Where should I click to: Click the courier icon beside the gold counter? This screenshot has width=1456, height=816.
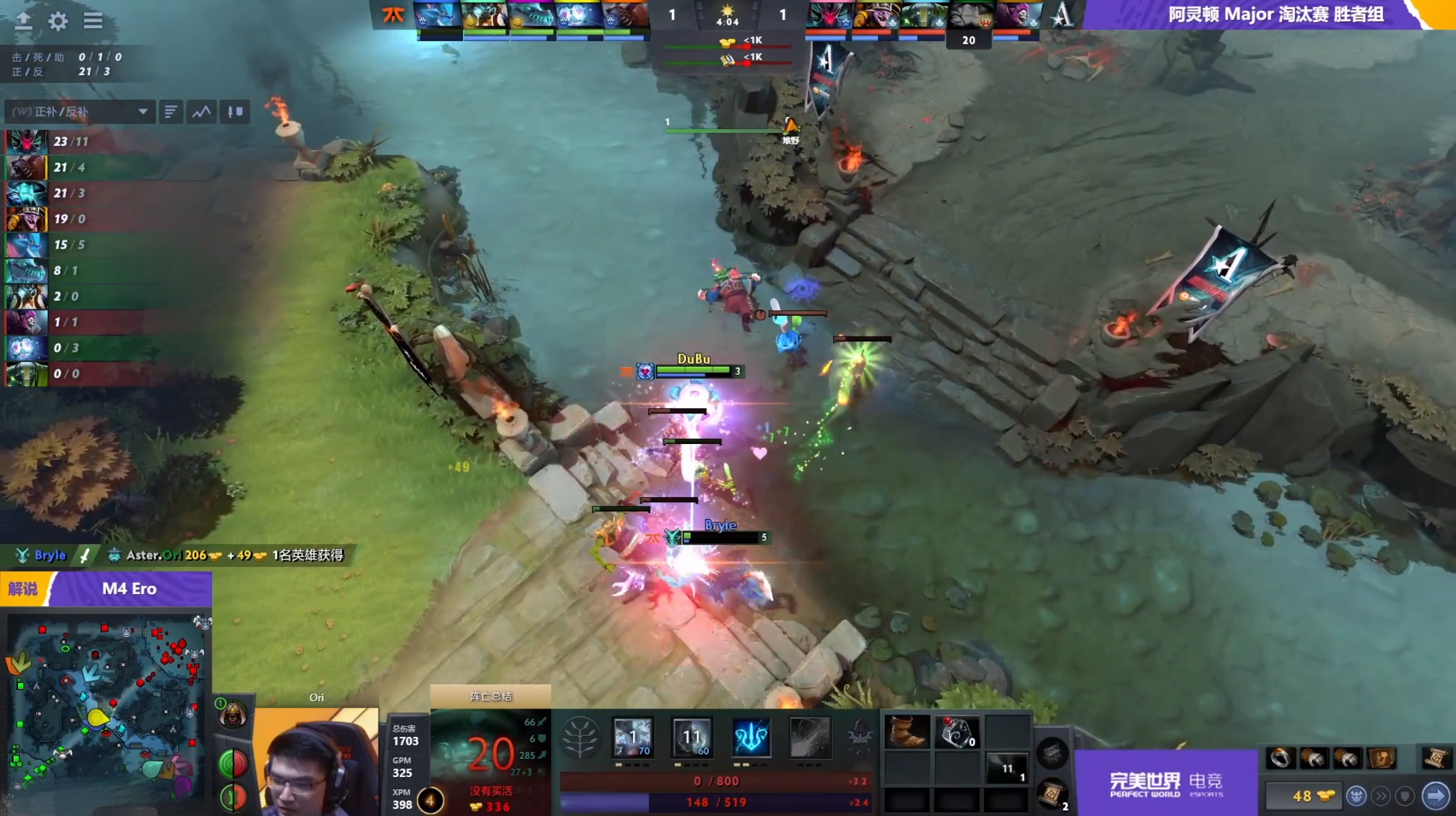pyautogui.click(x=1355, y=797)
